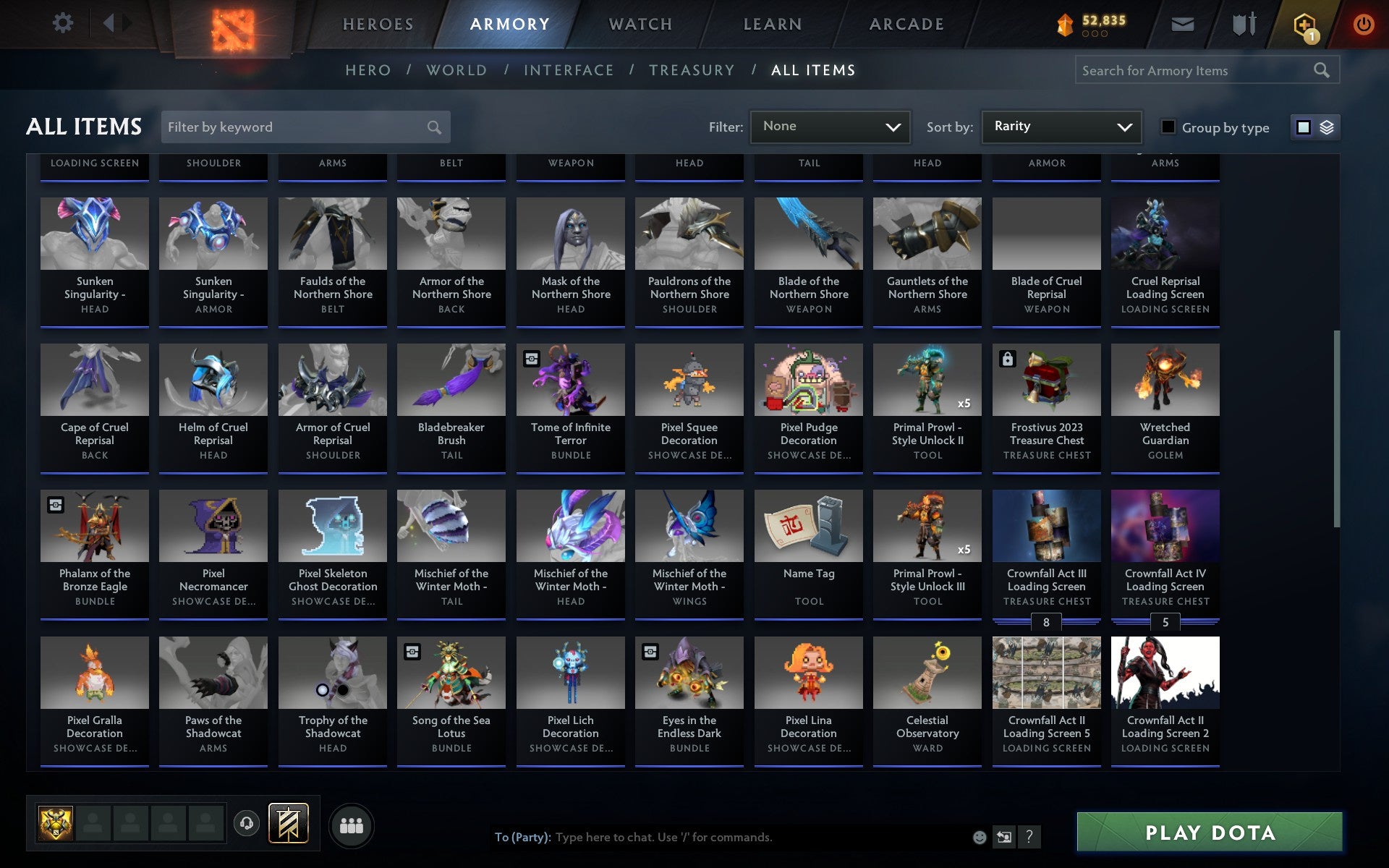The image size is (1389, 868).
Task: Select the Crownfall Act III Loading Screen thumbnail
Action: [x=1046, y=526]
